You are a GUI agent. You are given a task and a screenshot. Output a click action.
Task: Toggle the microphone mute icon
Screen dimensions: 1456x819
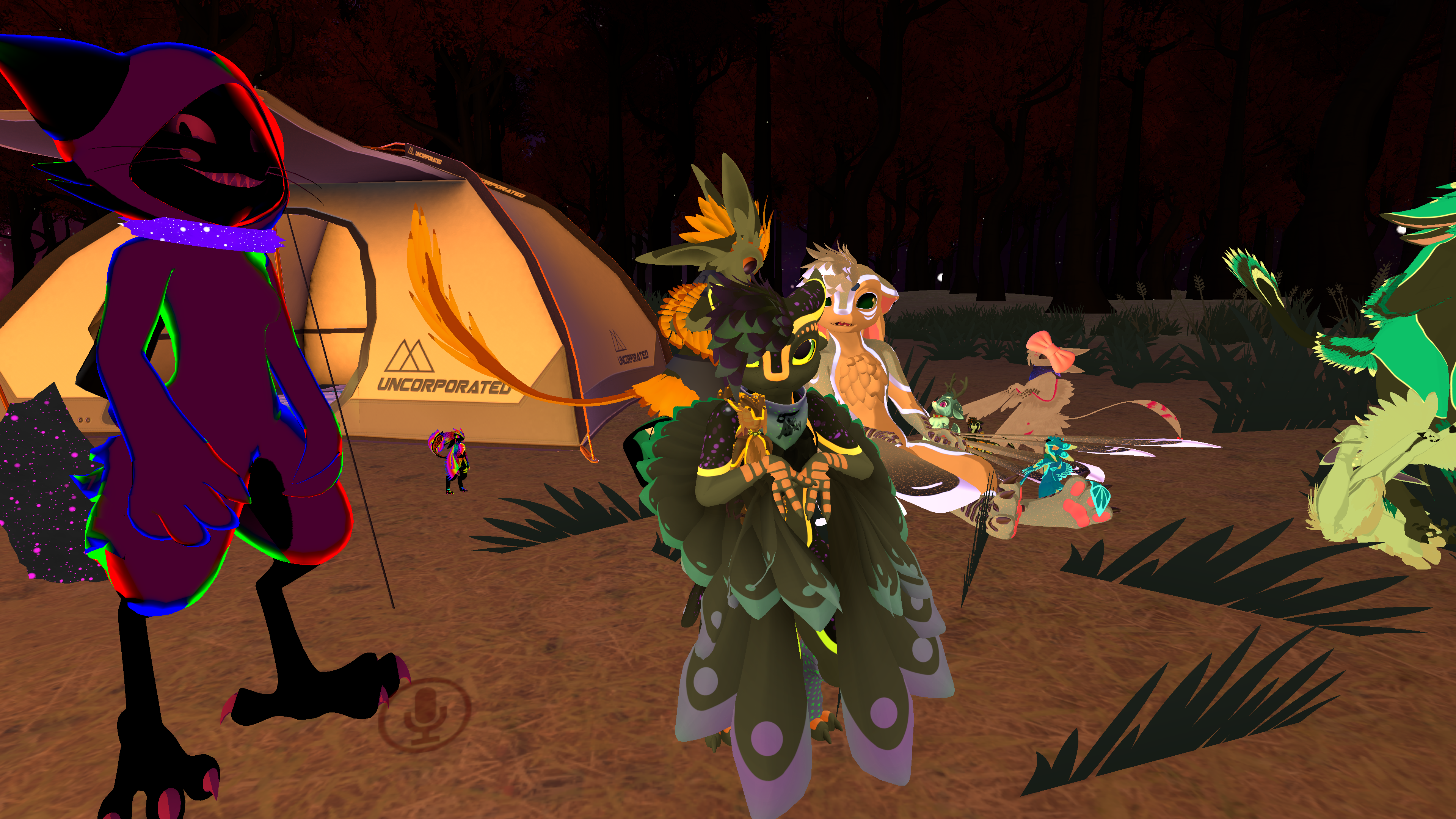point(425,714)
